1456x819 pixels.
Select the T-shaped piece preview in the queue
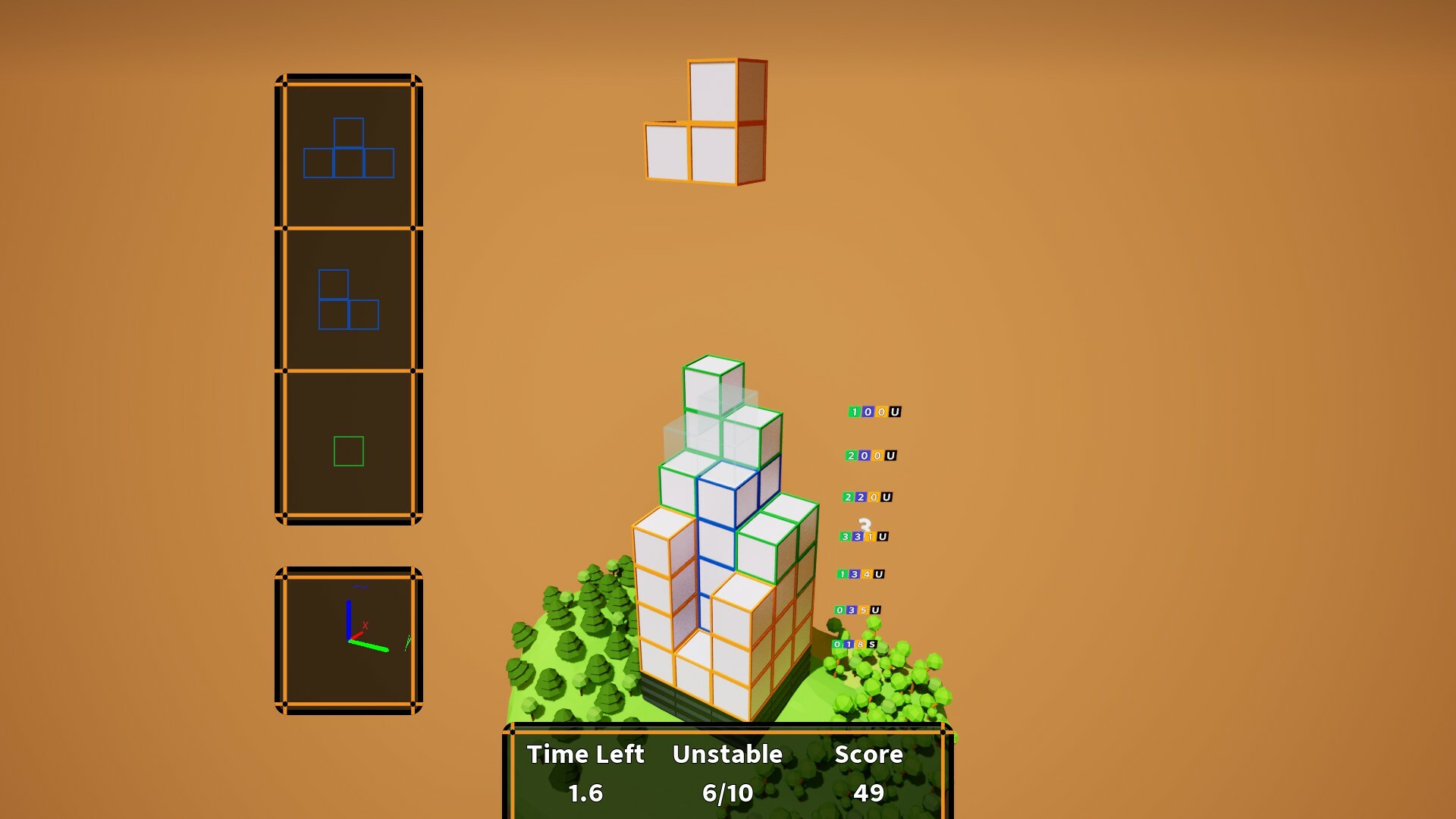point(347,149)
